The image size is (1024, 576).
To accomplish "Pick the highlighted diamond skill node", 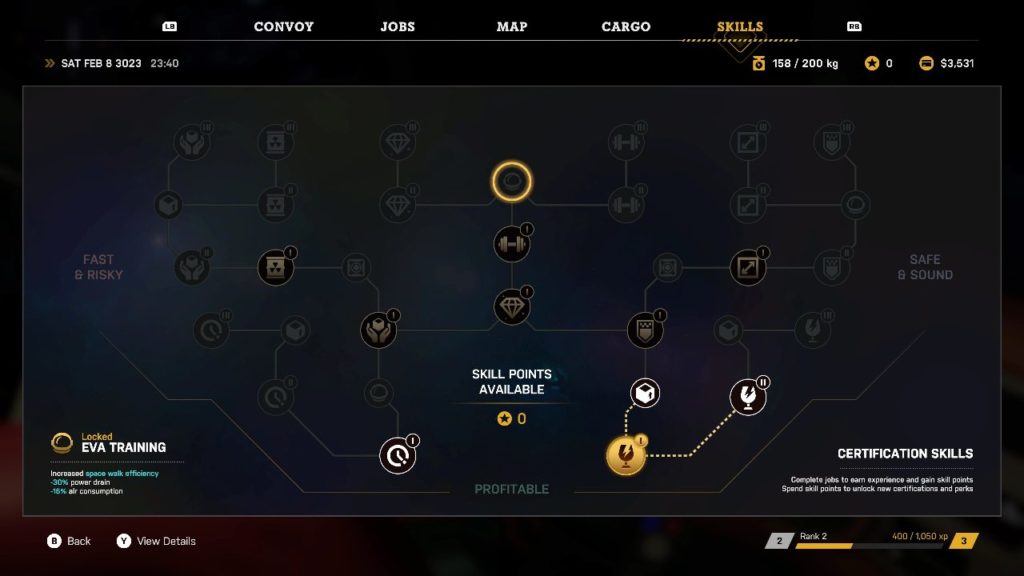I will [512, 307].
